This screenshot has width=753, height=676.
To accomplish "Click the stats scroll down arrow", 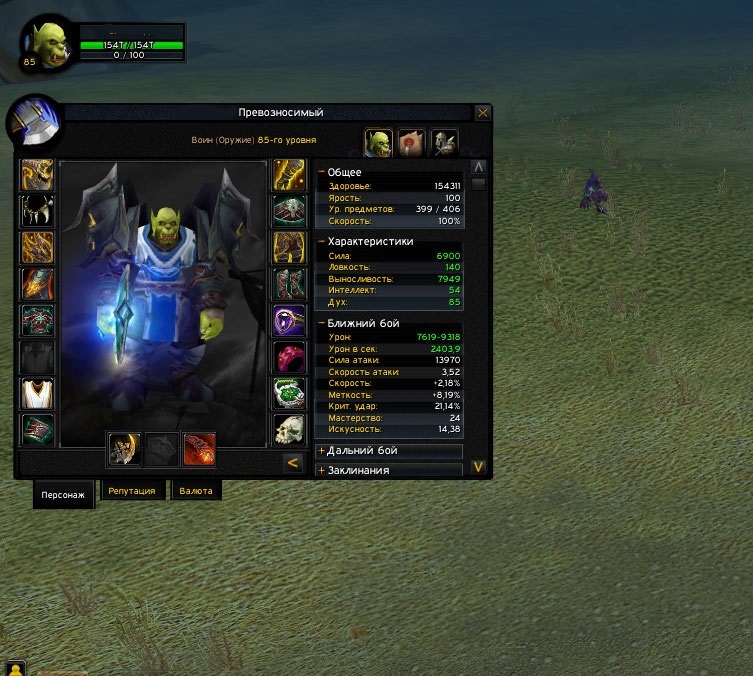I will pos(478,466).
